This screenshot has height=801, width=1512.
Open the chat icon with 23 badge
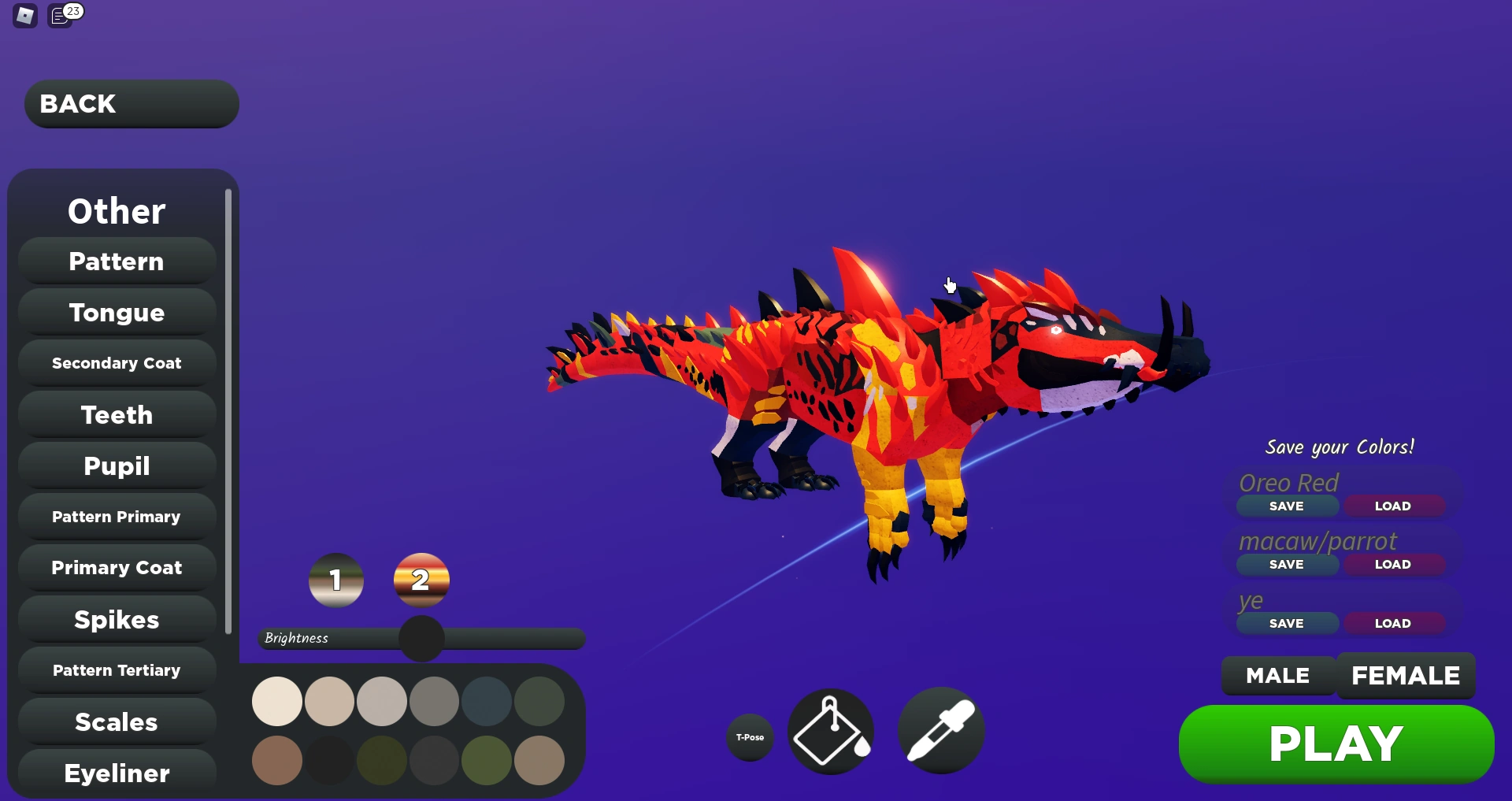pyautogui.click(x=60, y=15)
